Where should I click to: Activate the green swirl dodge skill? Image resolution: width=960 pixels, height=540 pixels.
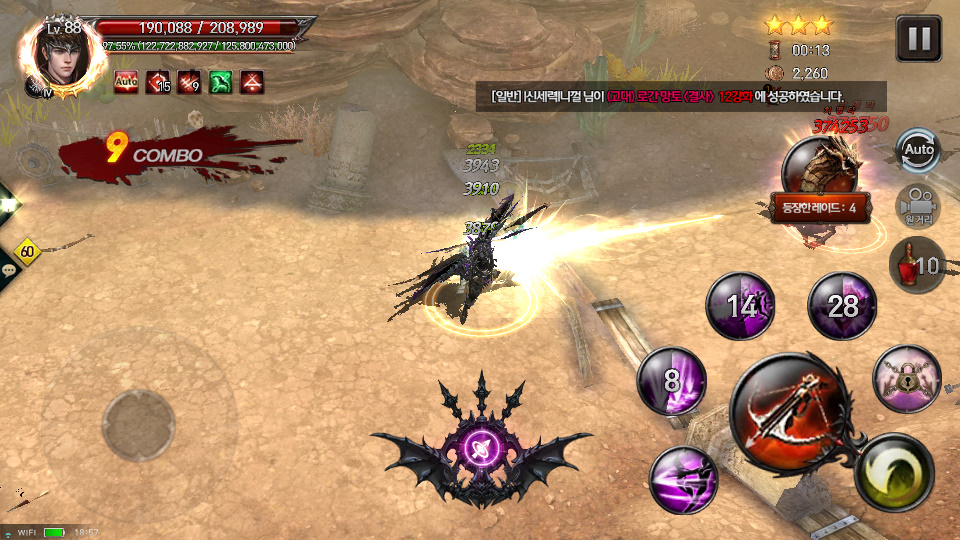894,474
